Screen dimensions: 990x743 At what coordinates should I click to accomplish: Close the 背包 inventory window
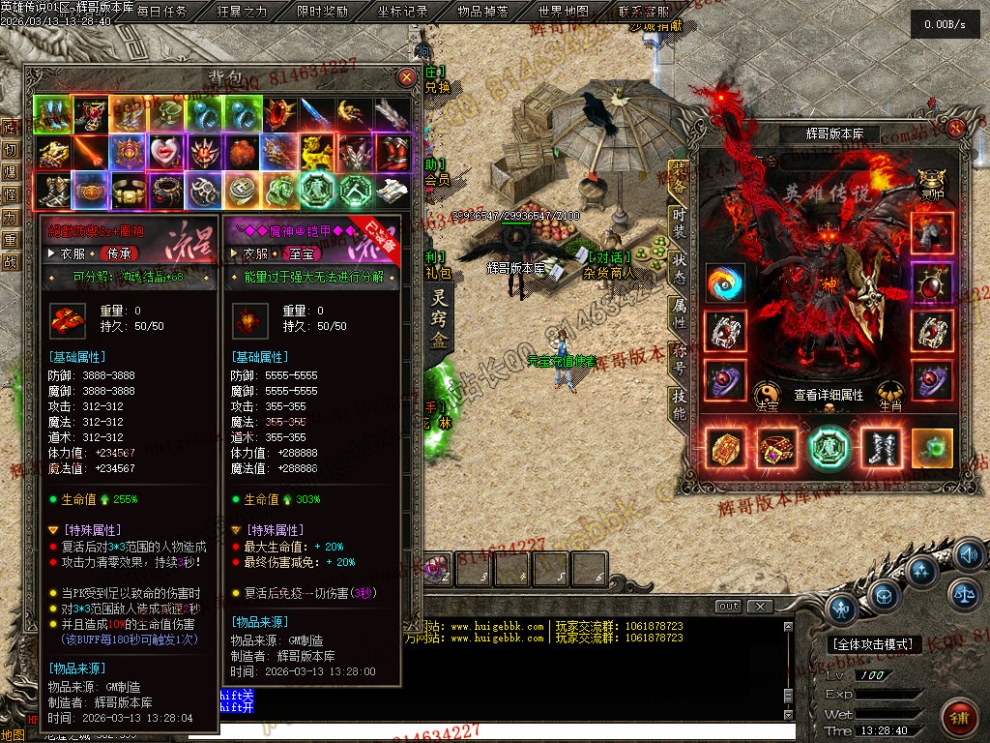pyautogui.click(x=406, y=77)
